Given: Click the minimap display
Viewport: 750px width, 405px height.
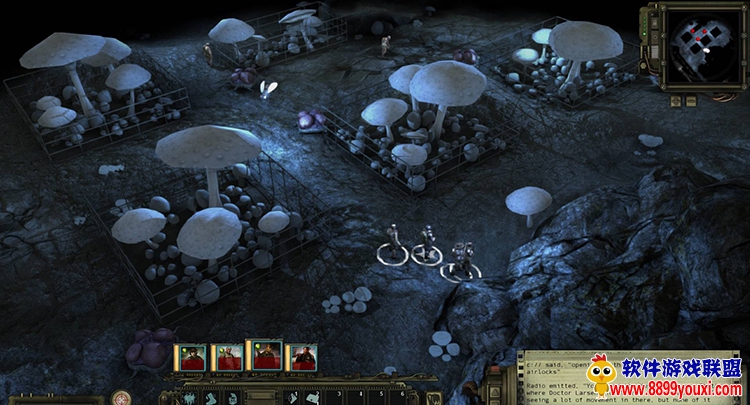Looking at the screenshot, I should 698,44.
